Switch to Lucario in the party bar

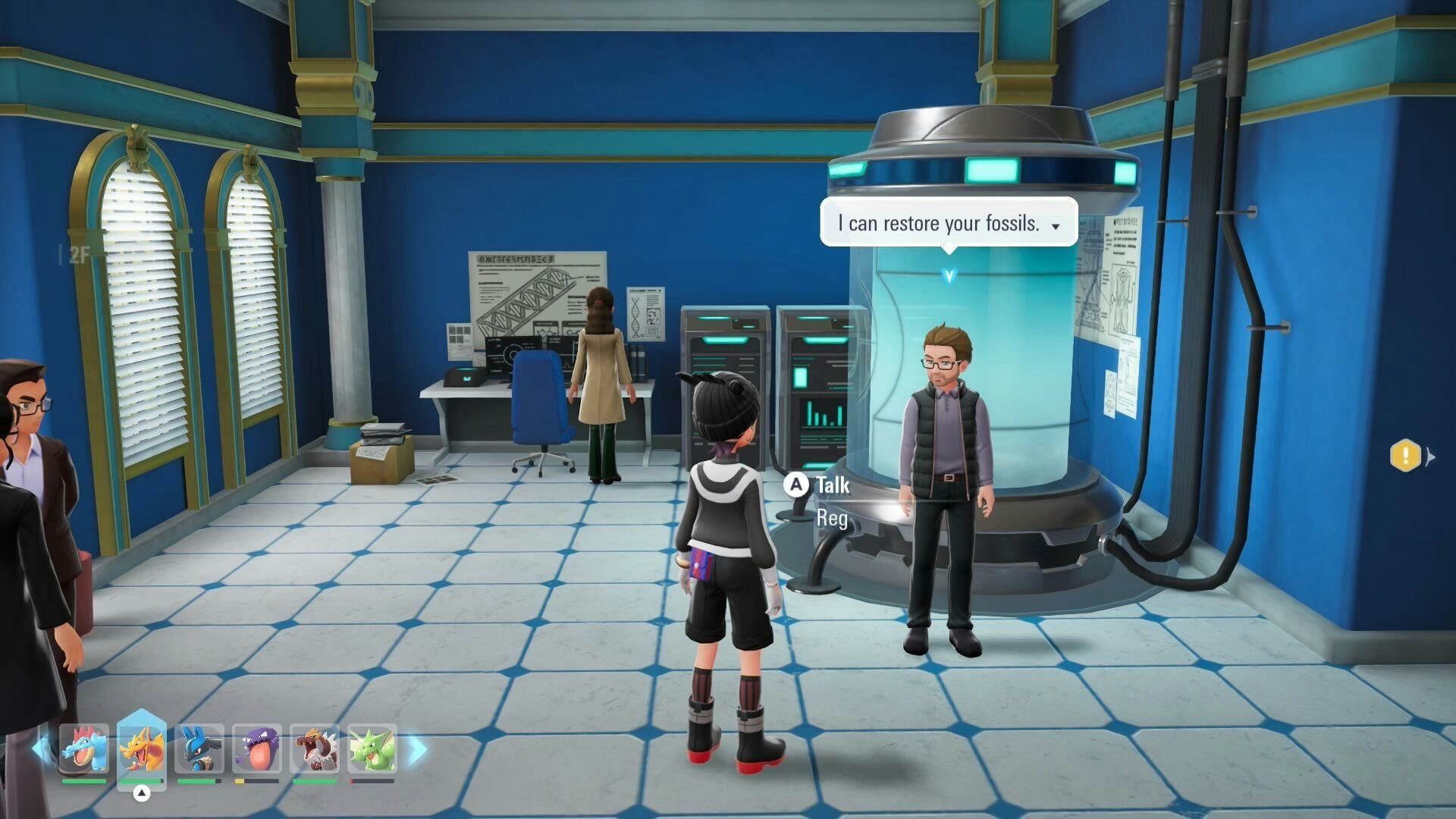coord(199,749)
